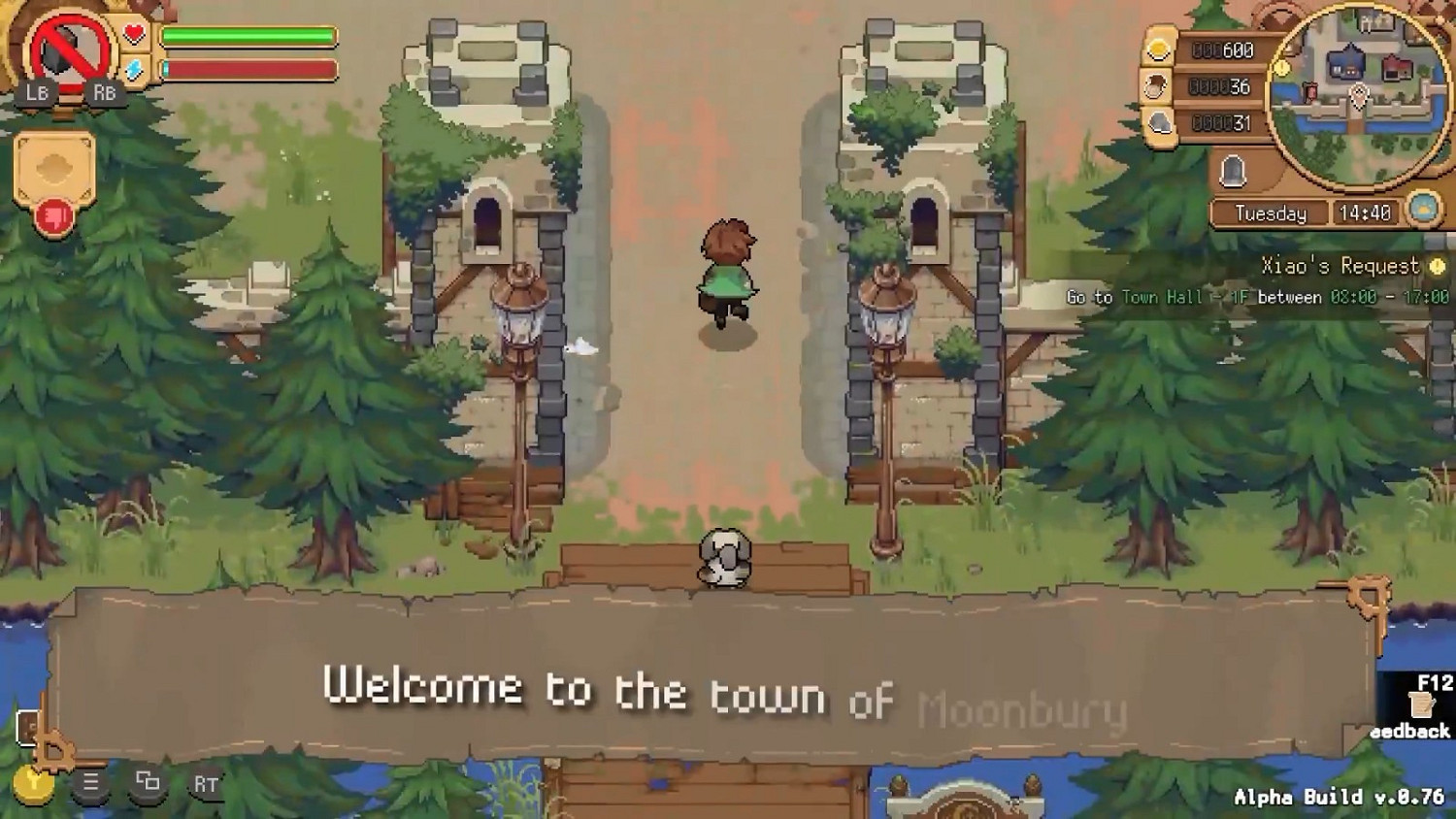Switch tool slots with the LB tab

pos(38,94)
